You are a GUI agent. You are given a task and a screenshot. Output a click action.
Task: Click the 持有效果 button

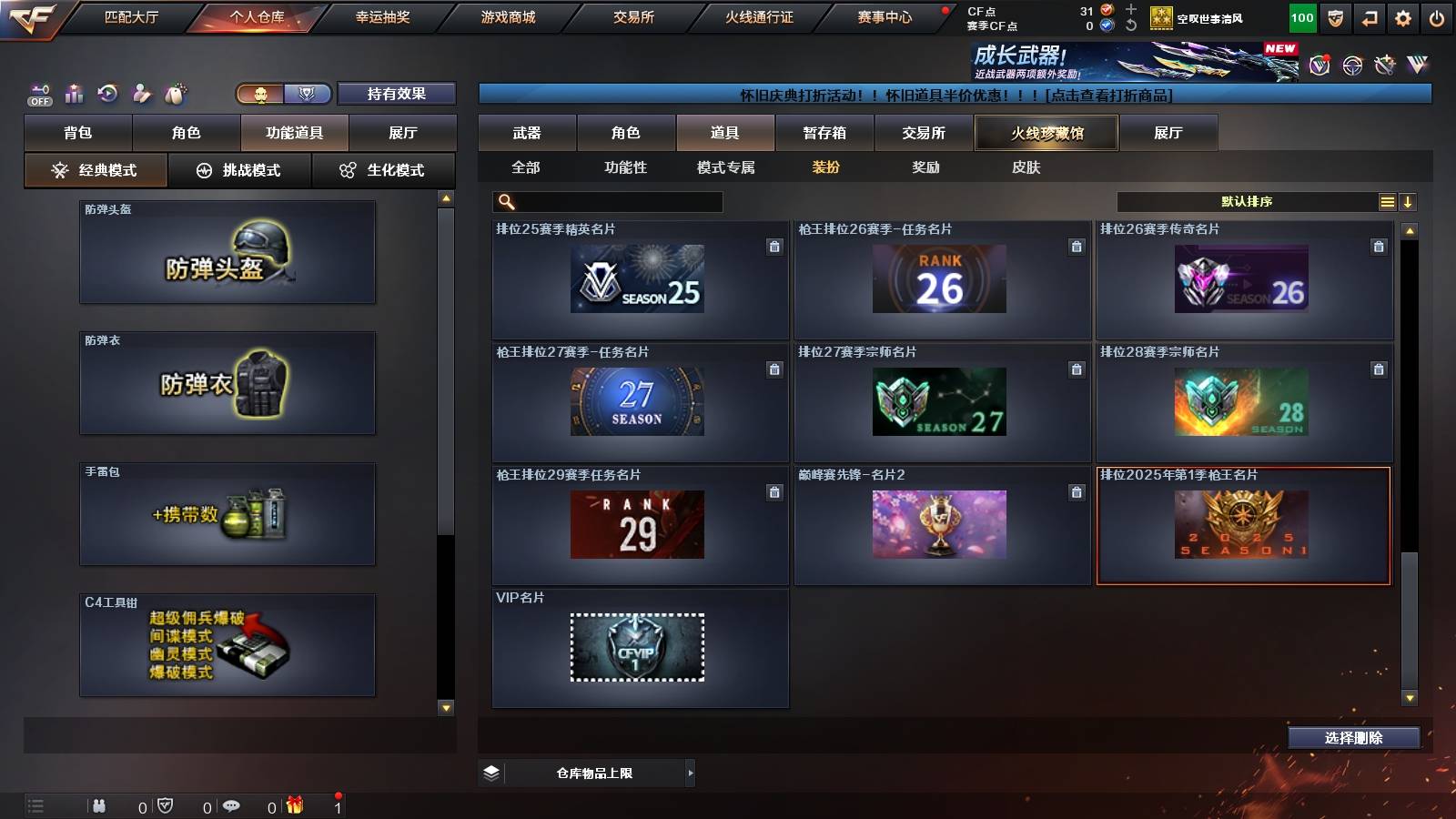pos(397,94)
